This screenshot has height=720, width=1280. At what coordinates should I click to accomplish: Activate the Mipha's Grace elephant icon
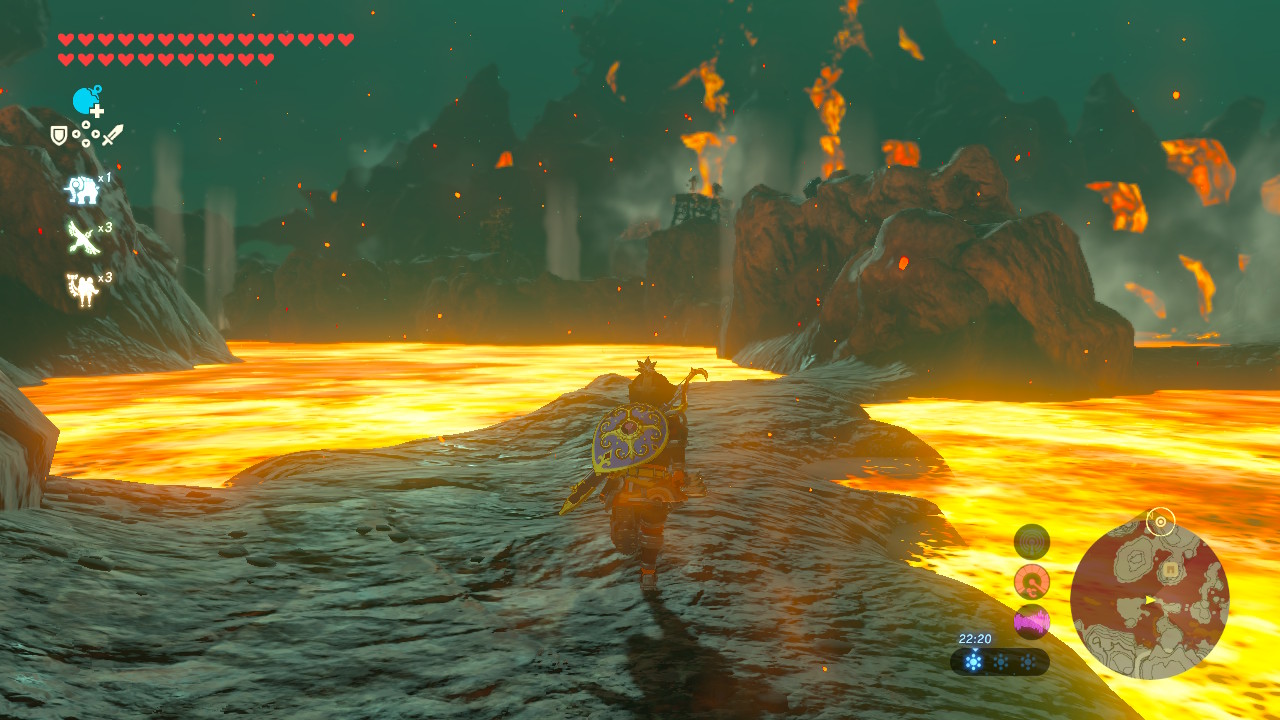coord(81,189)
